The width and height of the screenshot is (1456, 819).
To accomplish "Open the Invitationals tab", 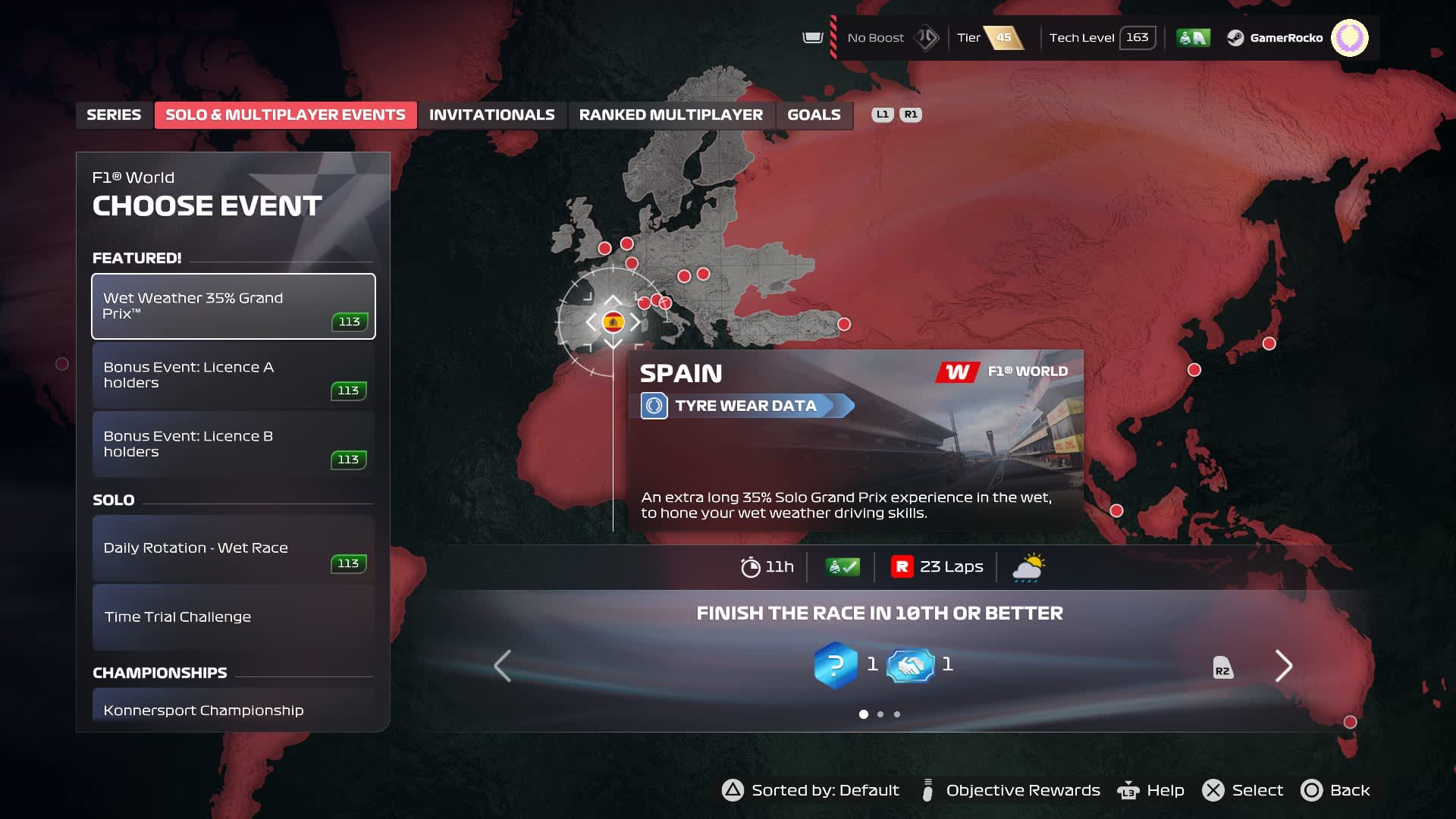I will click(491, 115).
